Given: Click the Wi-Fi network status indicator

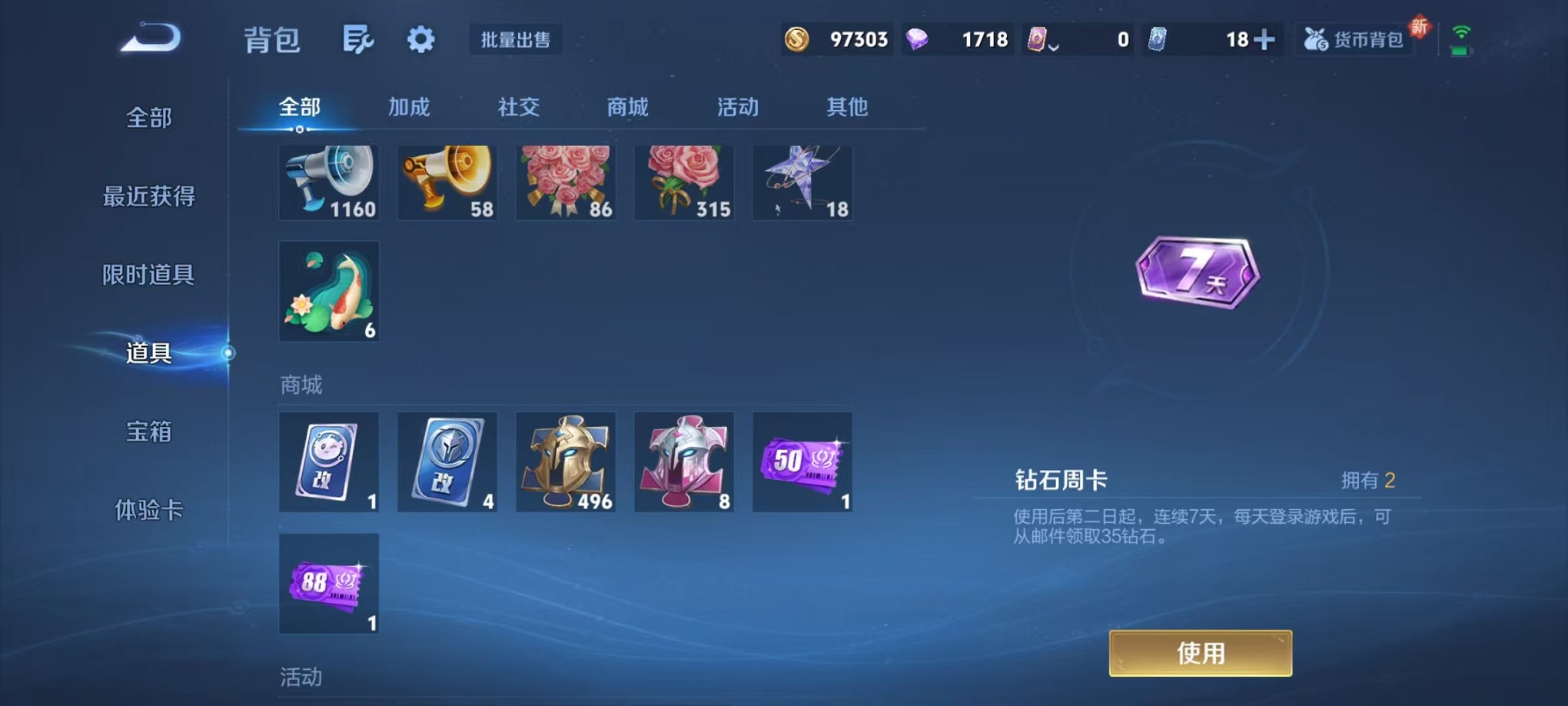Looking at the screenshot, I should click(1462, 31).
